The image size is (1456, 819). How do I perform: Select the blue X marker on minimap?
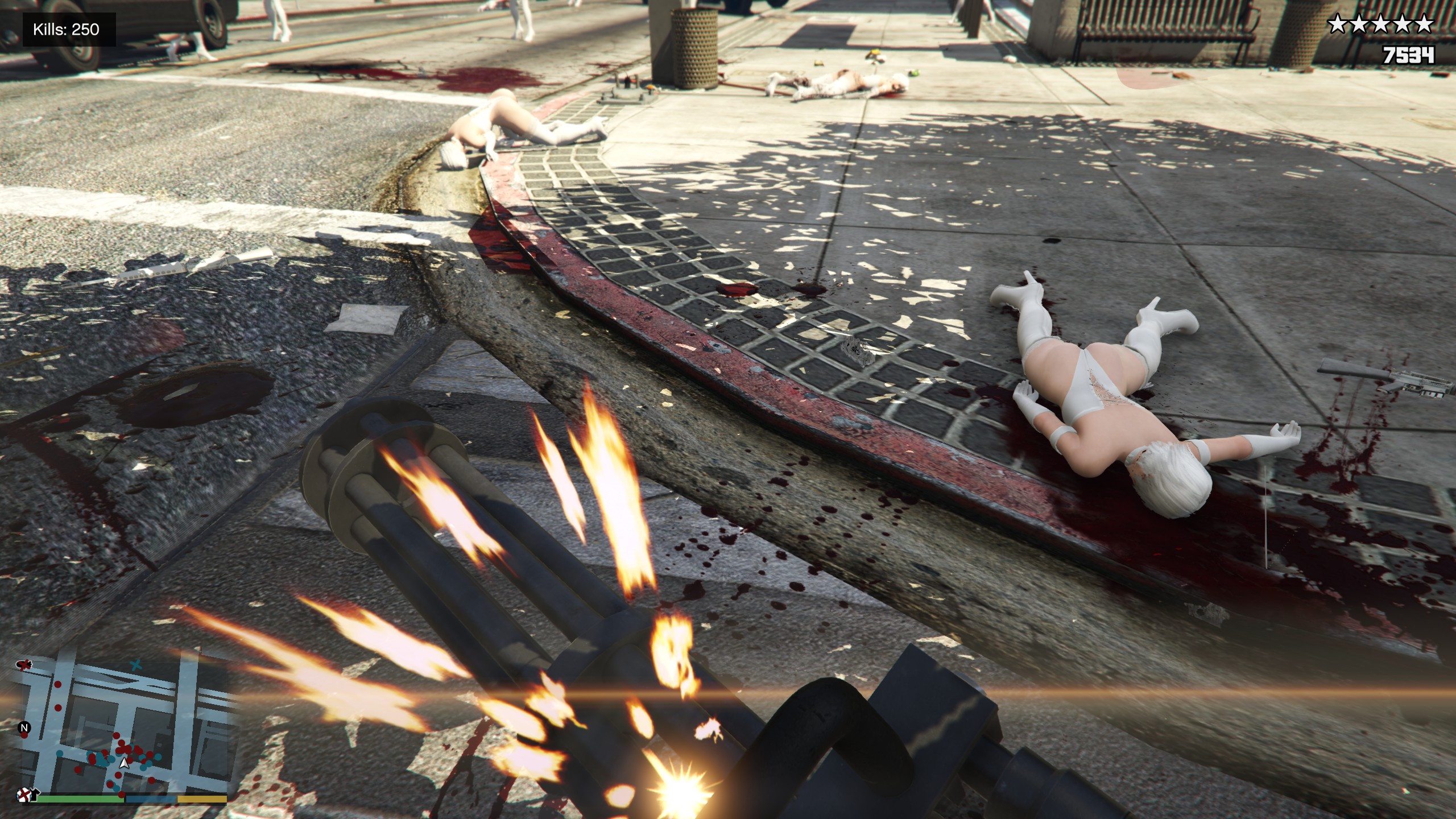click(x=135, y=664)
